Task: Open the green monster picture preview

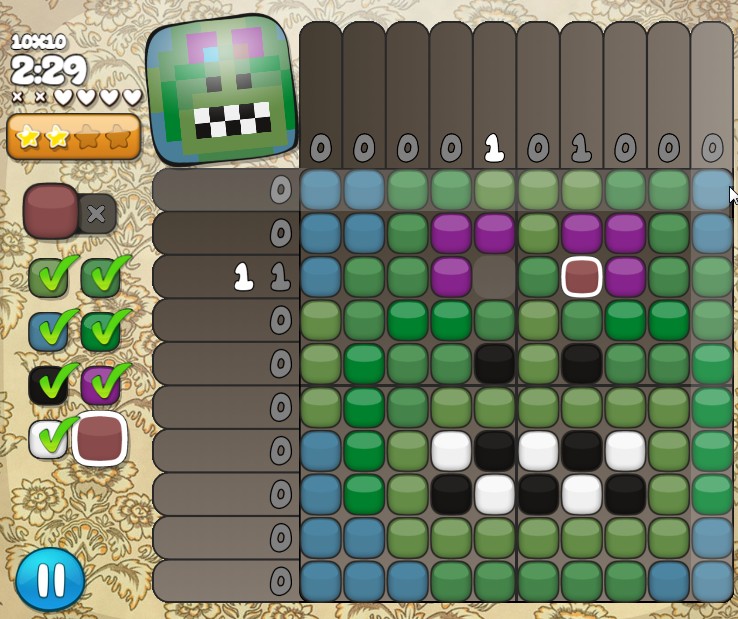Action: pyautogui.click(x=222, y=90)
